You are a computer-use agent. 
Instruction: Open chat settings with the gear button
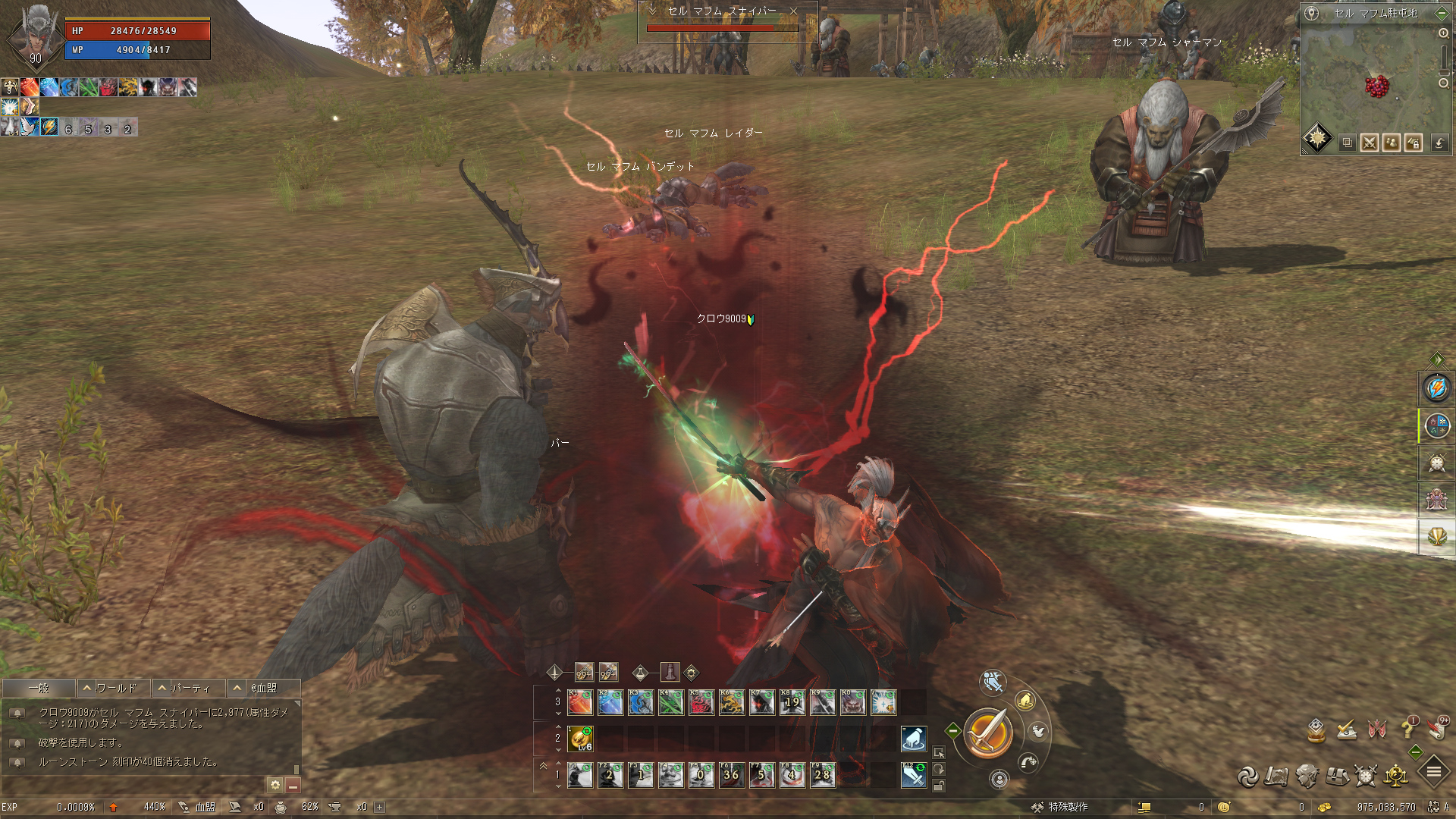tap(275, 785)
